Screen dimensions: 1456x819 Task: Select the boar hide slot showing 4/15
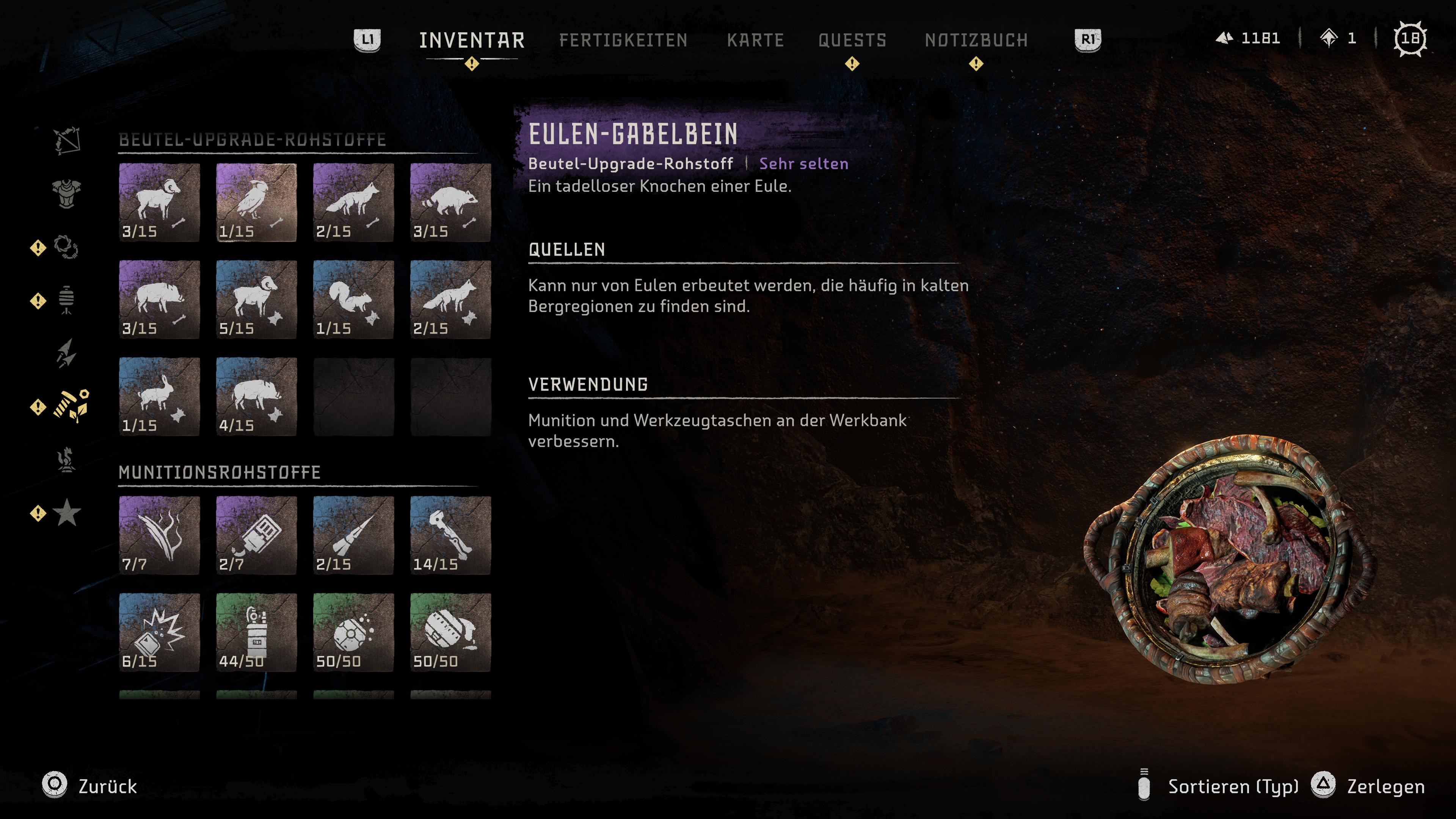tap(256, 397)
